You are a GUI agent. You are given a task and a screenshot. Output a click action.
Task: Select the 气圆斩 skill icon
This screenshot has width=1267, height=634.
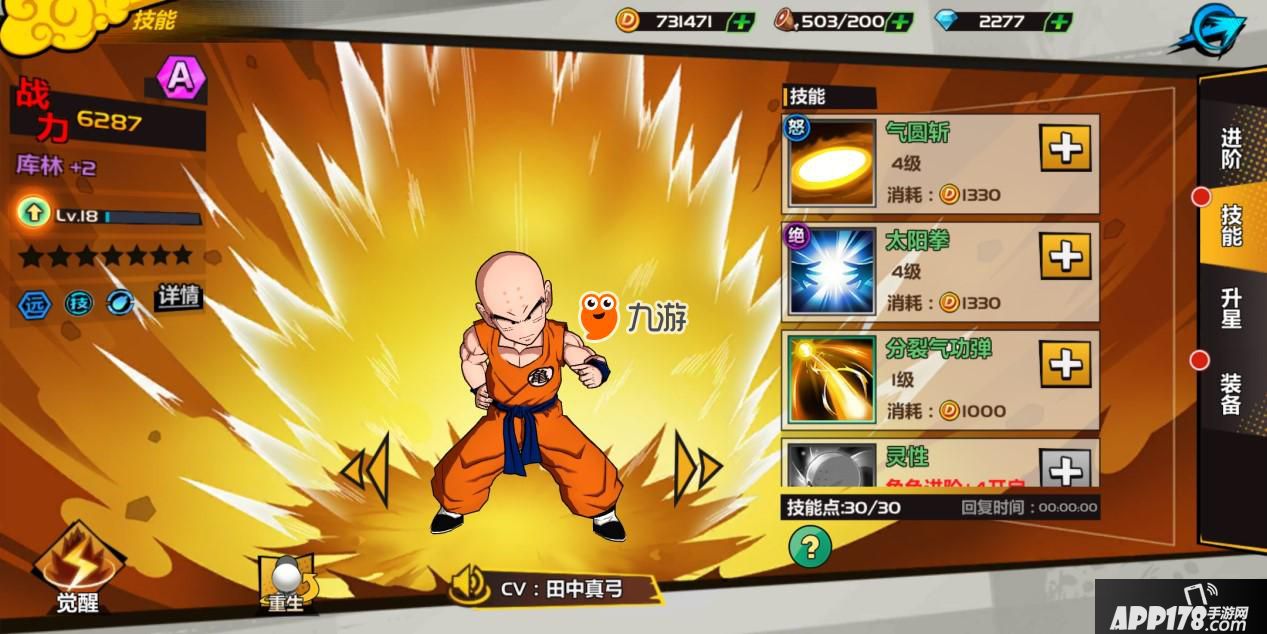832,164
